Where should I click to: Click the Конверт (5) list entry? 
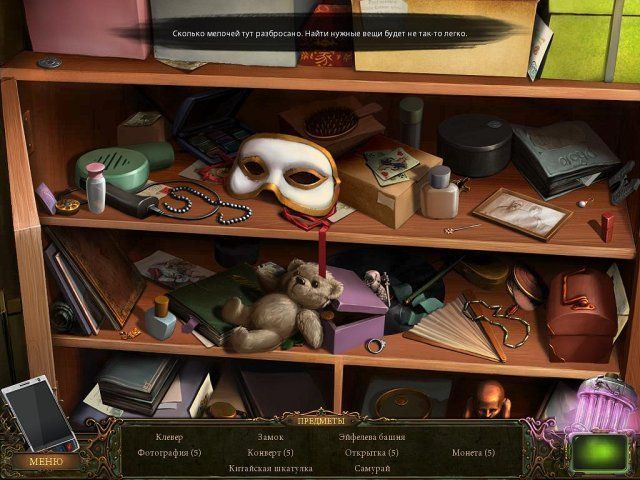(270, 452)
